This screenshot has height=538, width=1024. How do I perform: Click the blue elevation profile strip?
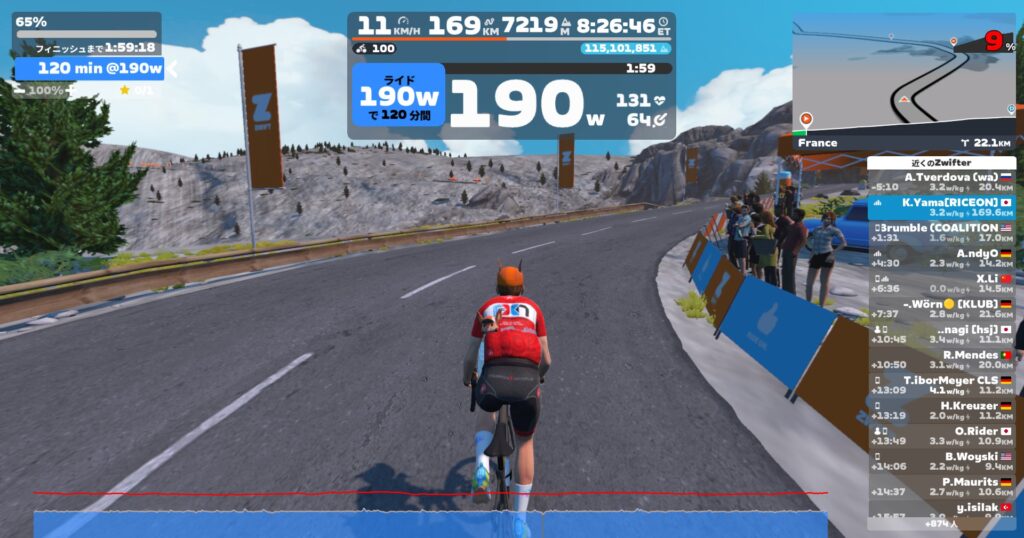[x=430, y=524]
